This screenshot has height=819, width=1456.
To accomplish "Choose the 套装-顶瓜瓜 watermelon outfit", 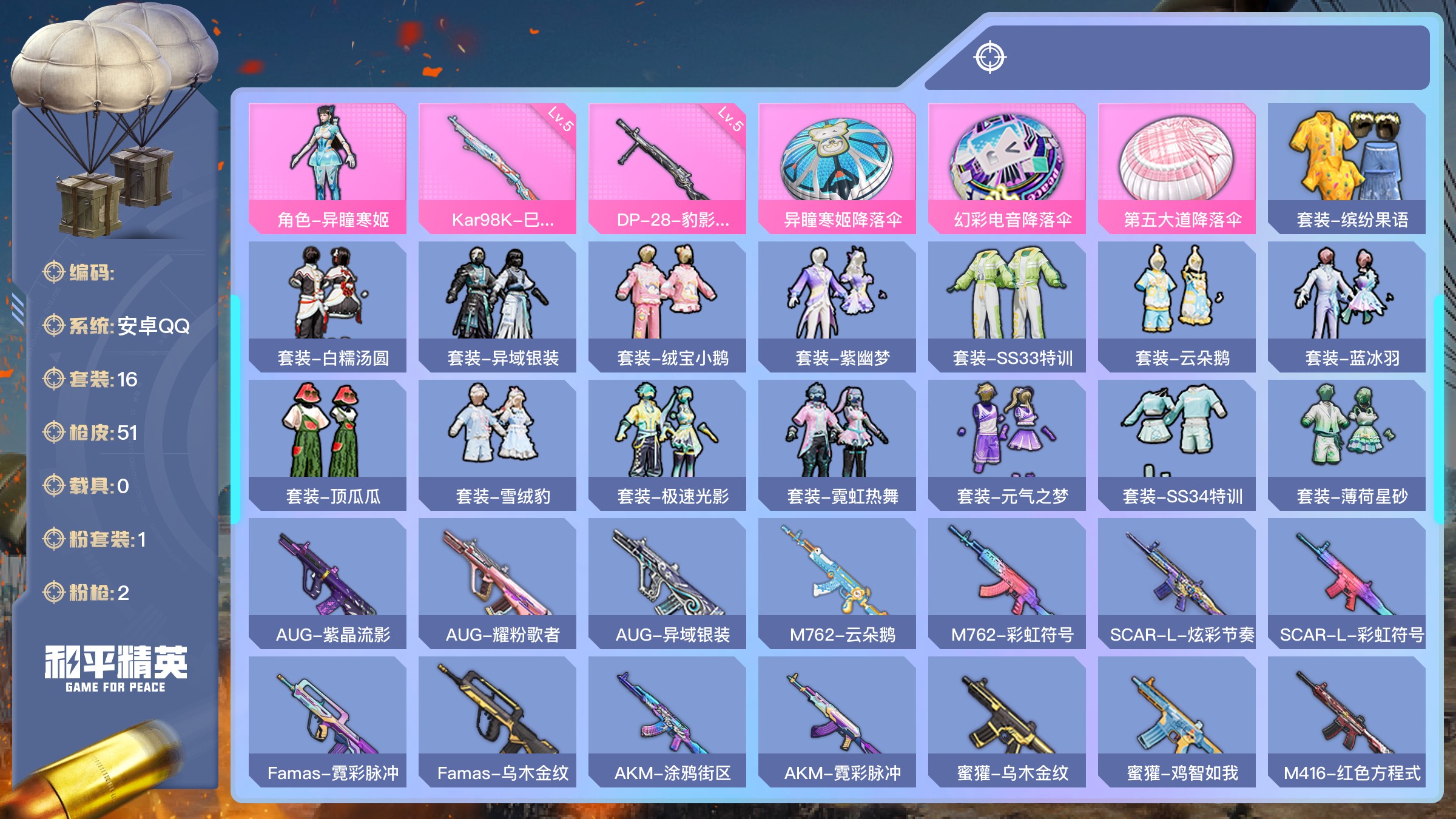I will click(327, 445).
